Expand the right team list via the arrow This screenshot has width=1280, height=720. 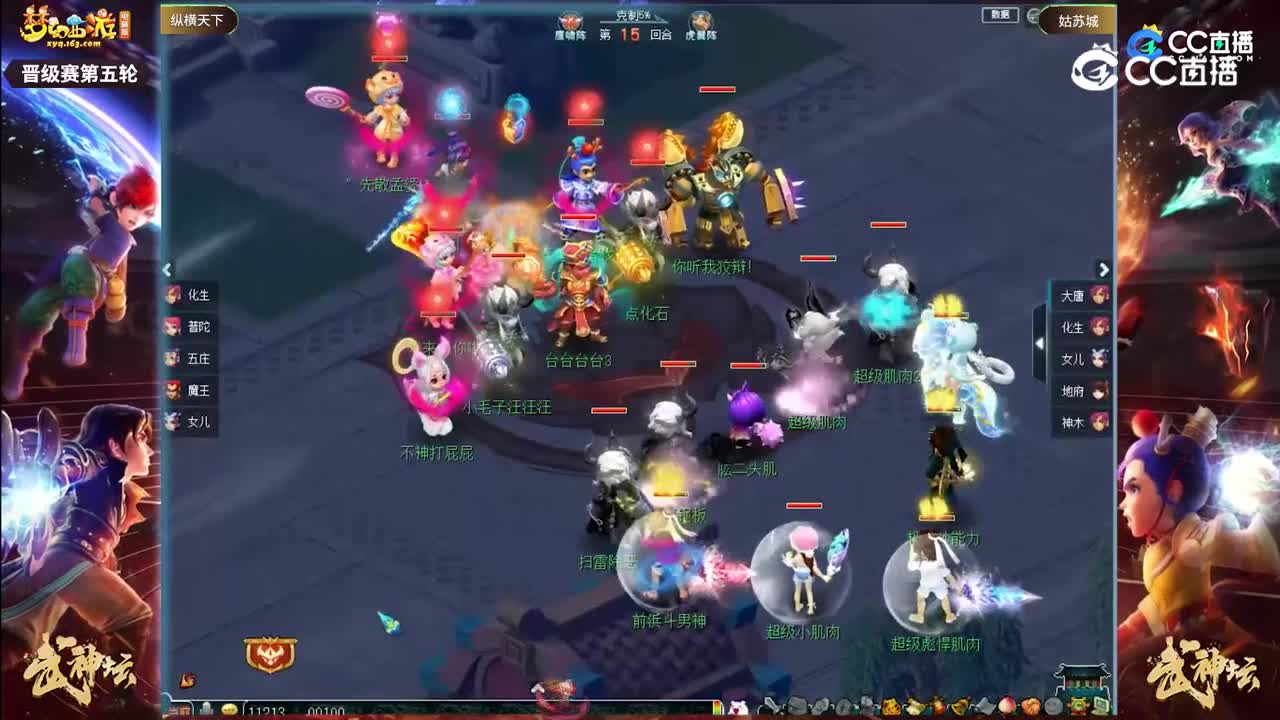click(x=1102, y=270)
